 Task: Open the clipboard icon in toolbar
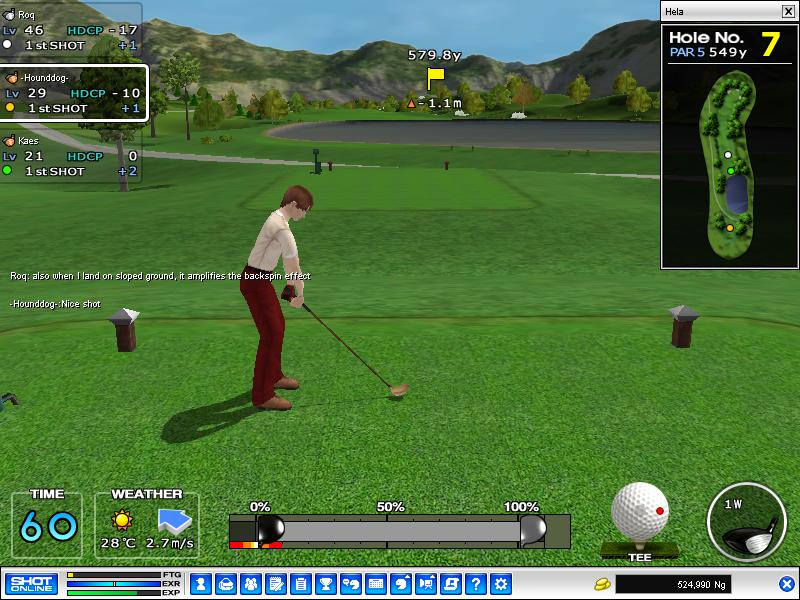pos(300,584)
